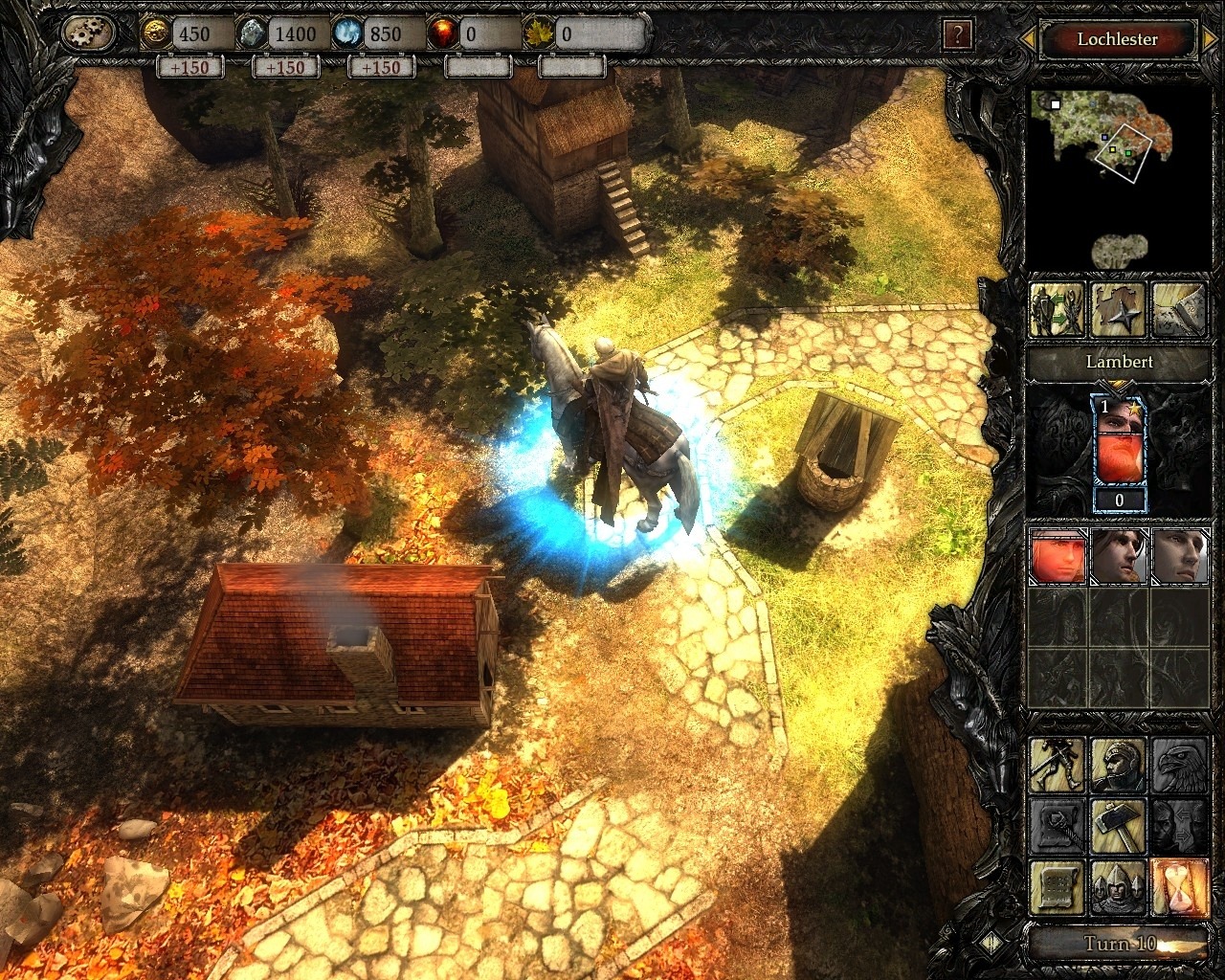Open the scroll parchment icon
Screen dimensions: 1225x980
pos(1058,887)
